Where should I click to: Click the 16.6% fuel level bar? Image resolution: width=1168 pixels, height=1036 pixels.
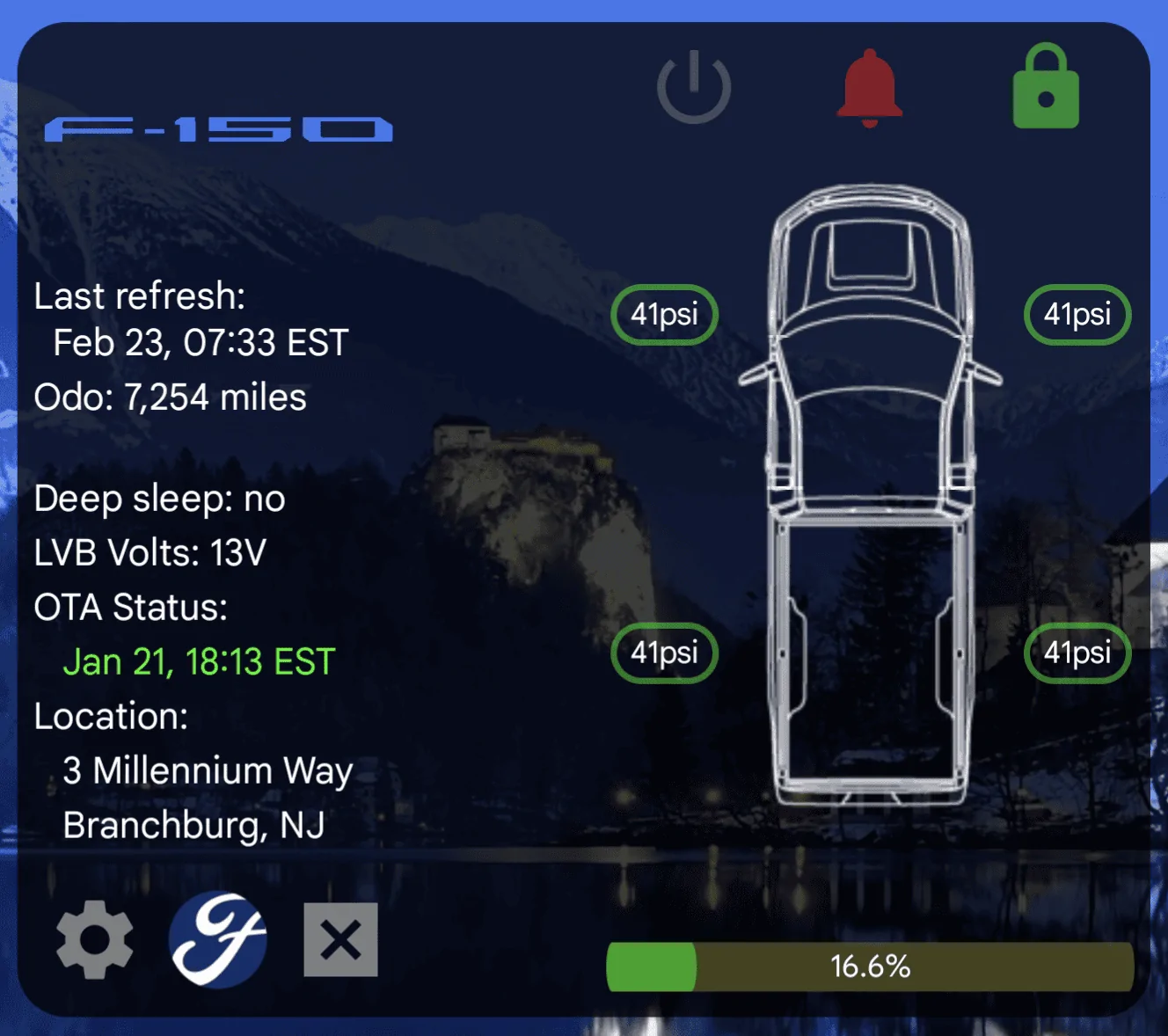870,966
